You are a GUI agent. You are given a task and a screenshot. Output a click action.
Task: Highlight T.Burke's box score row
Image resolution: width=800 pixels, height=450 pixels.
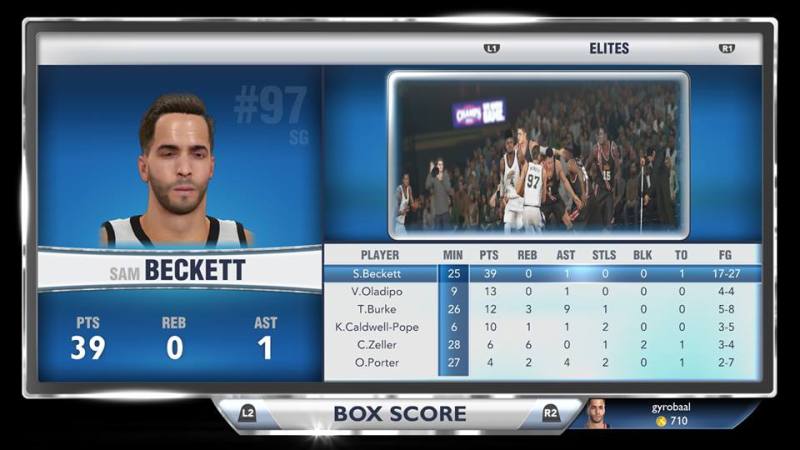tap(540, 309)
